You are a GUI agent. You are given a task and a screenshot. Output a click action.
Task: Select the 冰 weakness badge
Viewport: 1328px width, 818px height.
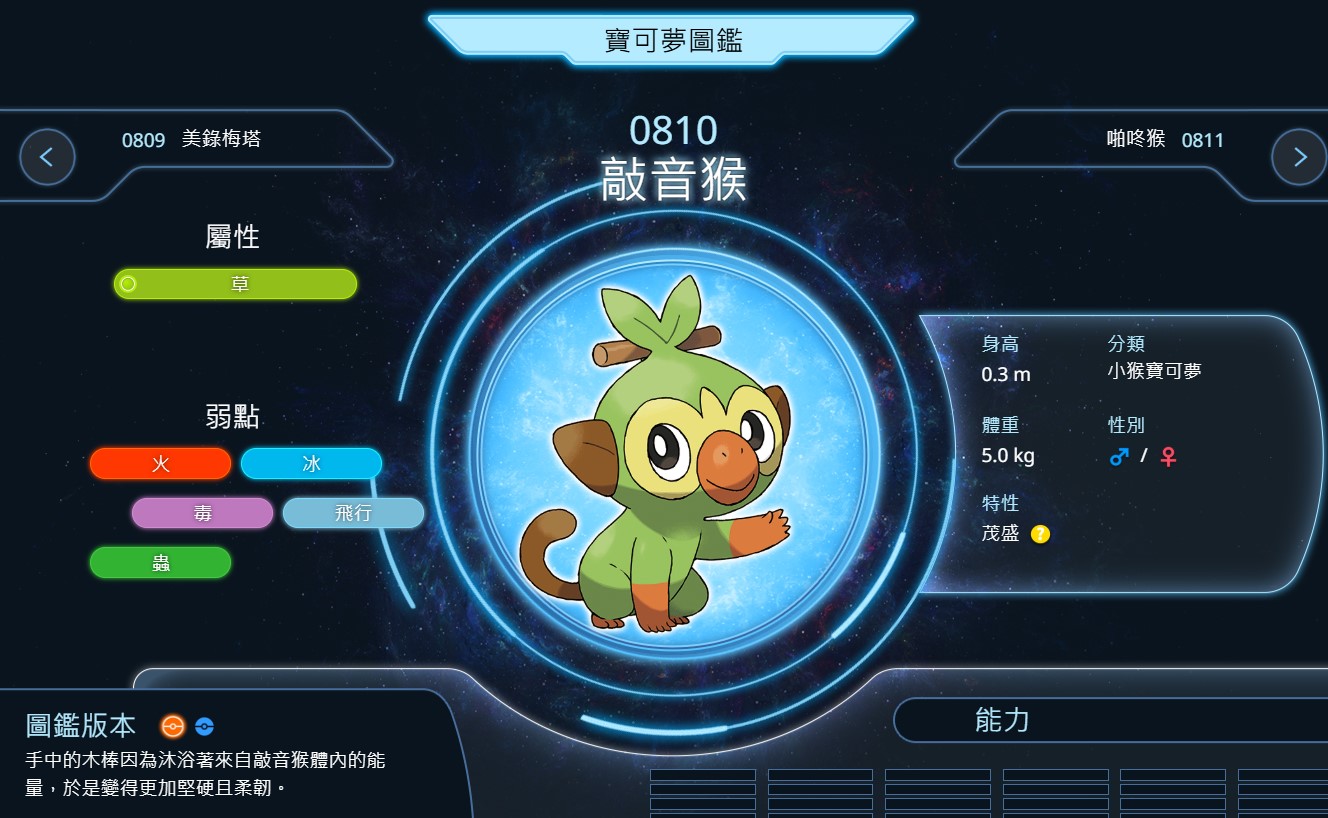(311, 464)
